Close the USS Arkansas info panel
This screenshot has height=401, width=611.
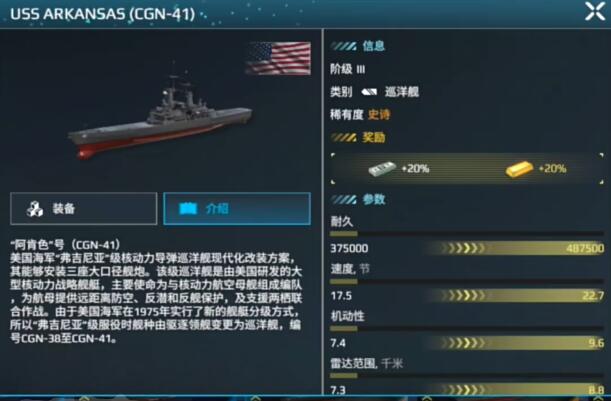(594, 12)
